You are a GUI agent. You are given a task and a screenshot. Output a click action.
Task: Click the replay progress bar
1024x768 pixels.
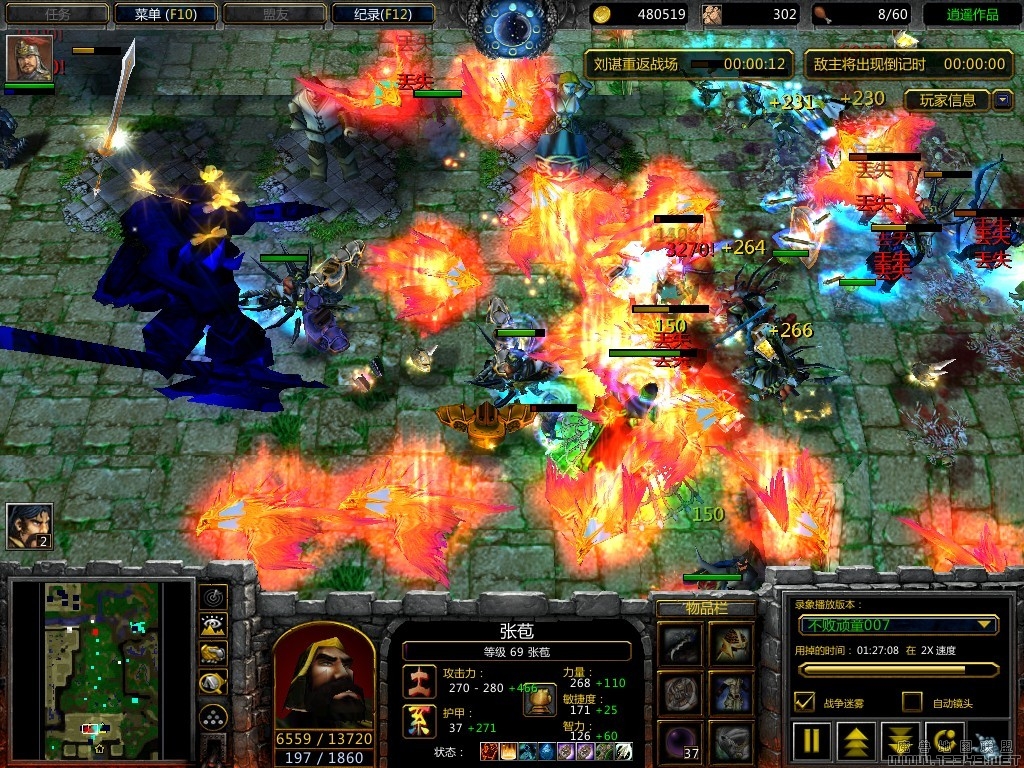coord(897,669)
